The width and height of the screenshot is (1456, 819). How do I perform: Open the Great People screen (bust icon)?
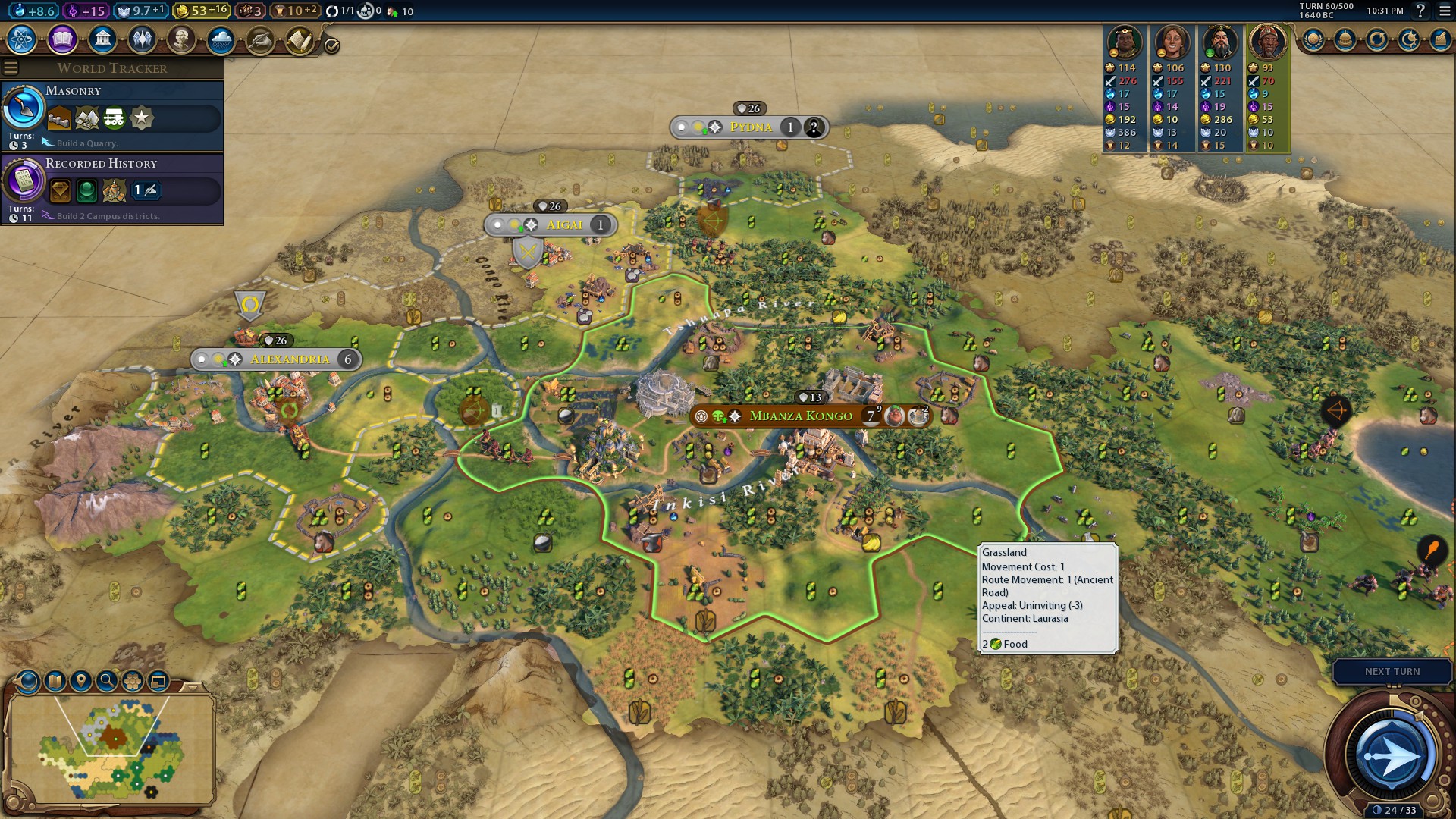pos(181,39)
